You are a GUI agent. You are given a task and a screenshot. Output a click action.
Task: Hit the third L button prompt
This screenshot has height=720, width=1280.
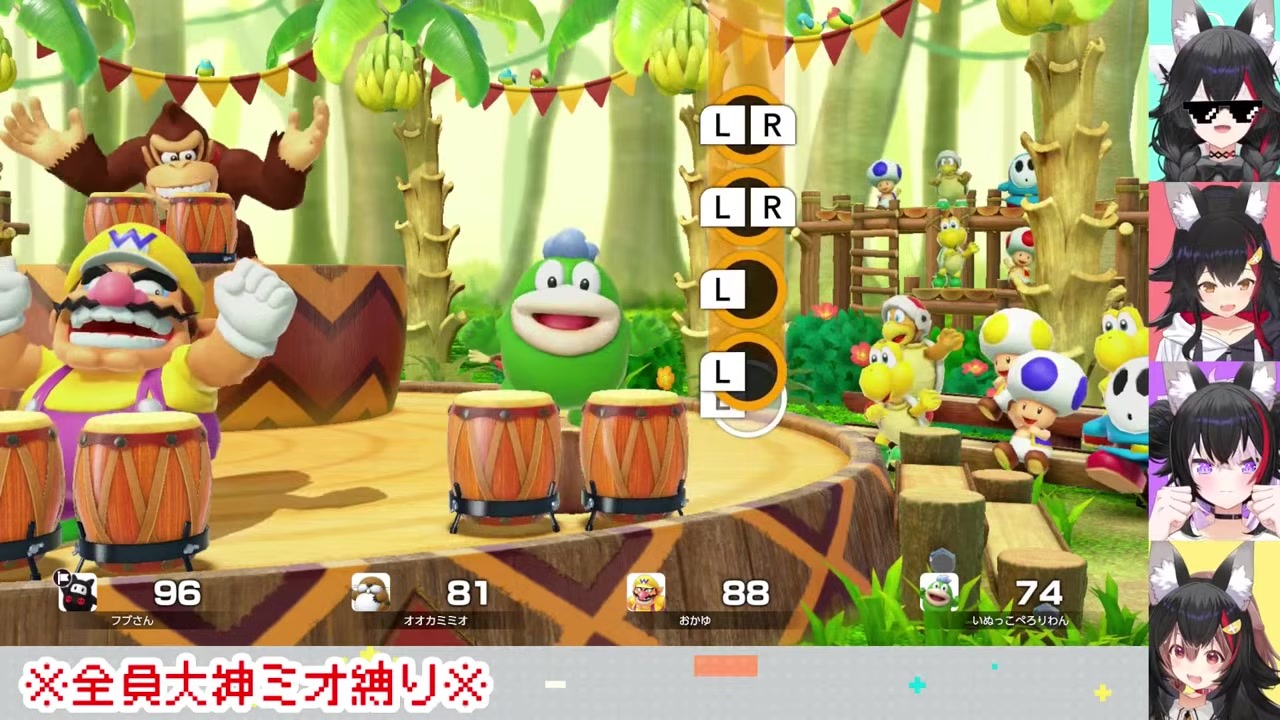(722, 290)
